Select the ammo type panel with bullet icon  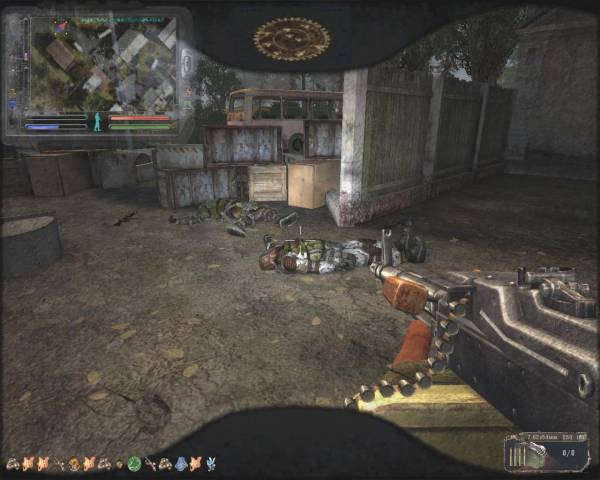(x=546, y=452)
